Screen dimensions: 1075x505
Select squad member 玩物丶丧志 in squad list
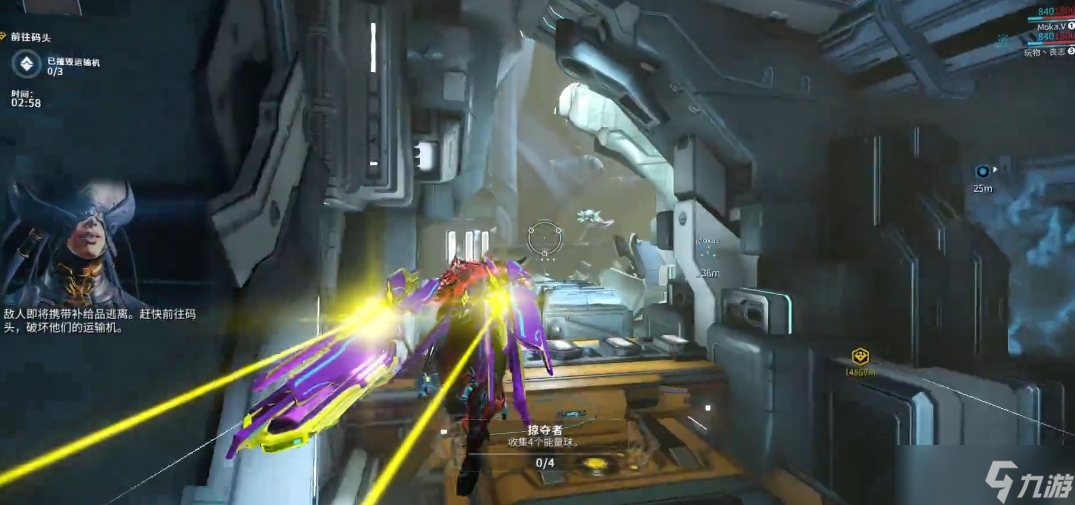(1047, 51)
